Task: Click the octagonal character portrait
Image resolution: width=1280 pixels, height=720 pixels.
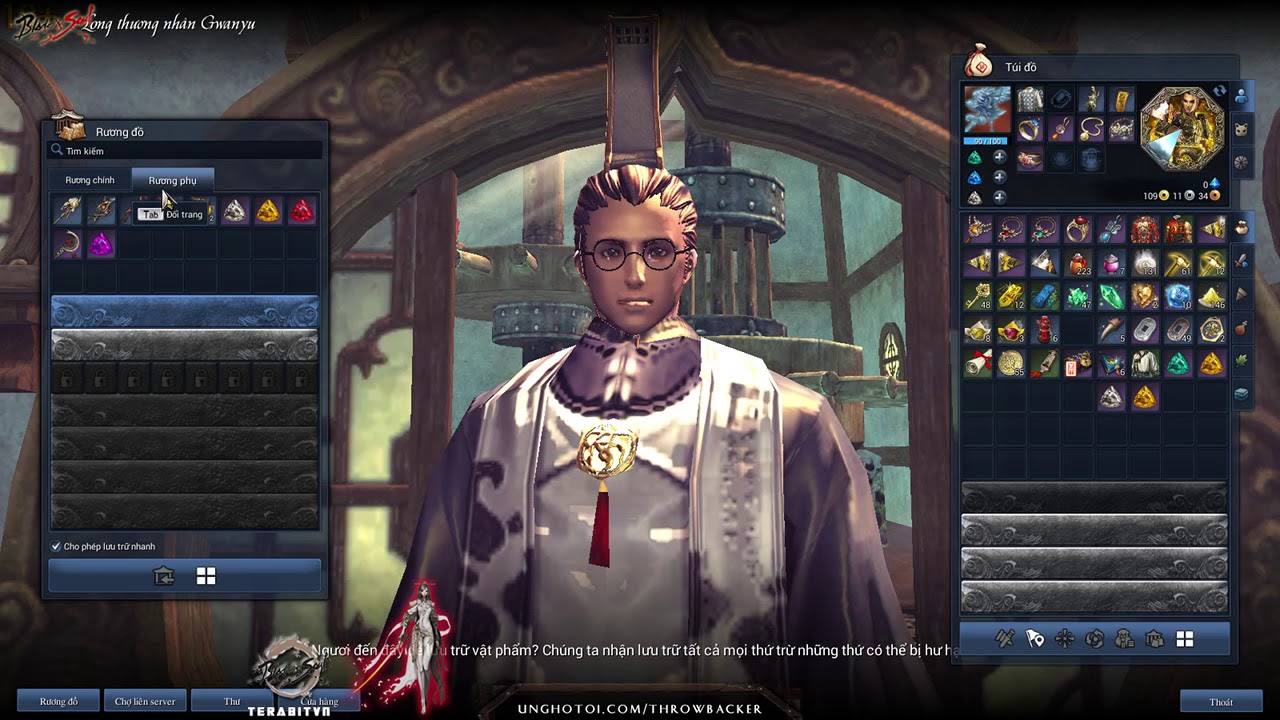Action: pyautogui.click(x=1181, y=128)
